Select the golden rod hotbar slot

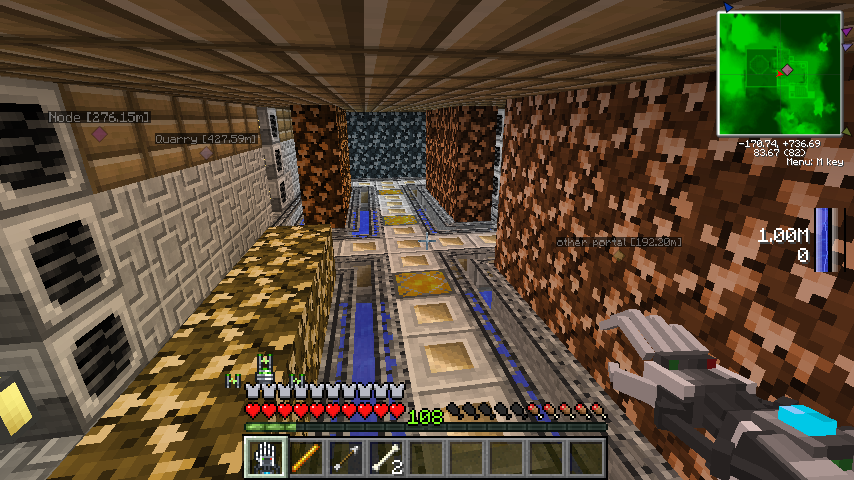point(304,458)
